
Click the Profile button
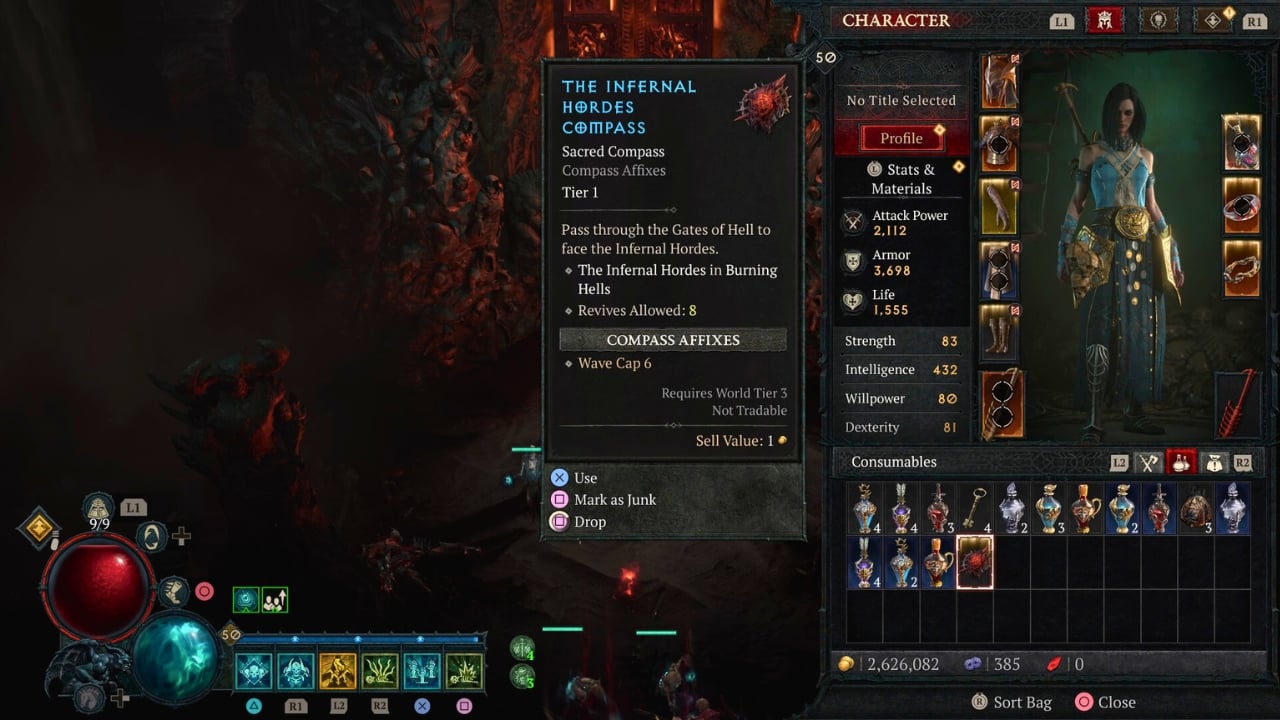pos(901,137)
